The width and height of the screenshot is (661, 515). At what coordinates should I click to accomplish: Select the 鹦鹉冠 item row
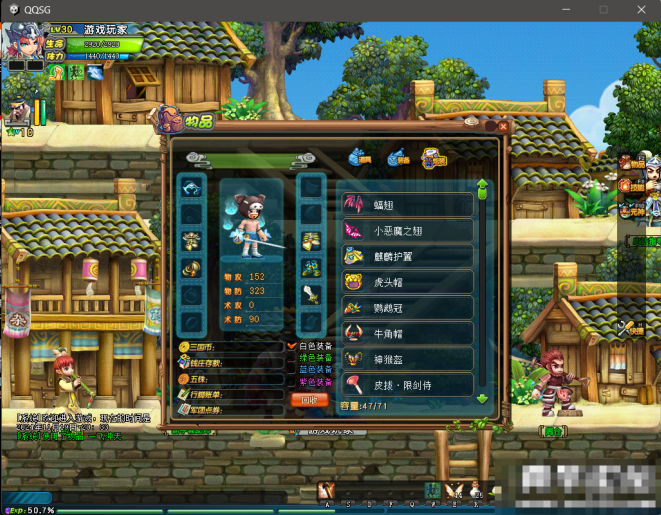point(407,309)
